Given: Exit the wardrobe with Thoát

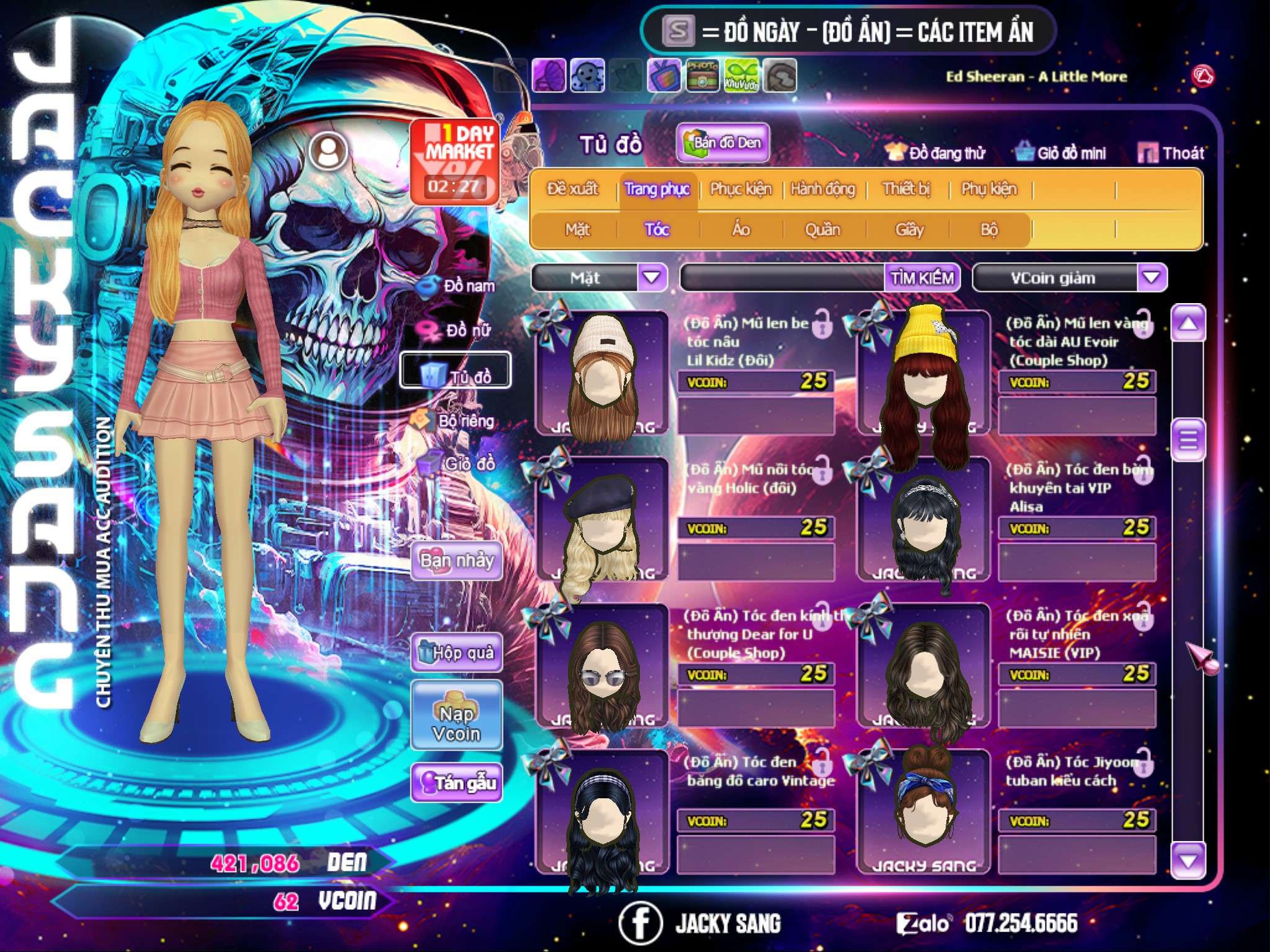Looking at the screenshot, I should 1171,153.
